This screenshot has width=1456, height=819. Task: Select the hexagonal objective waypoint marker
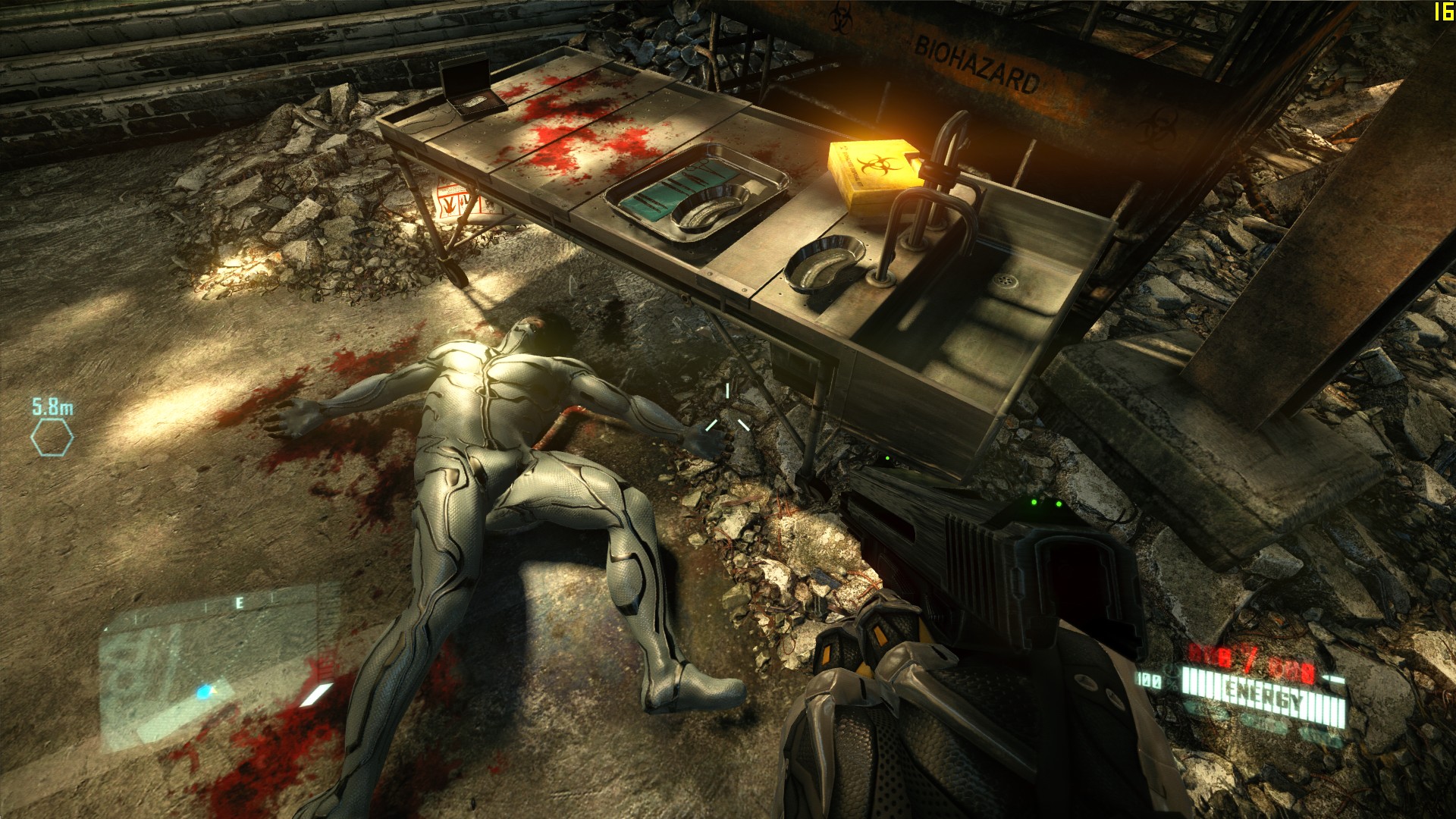tap(52, 438)
